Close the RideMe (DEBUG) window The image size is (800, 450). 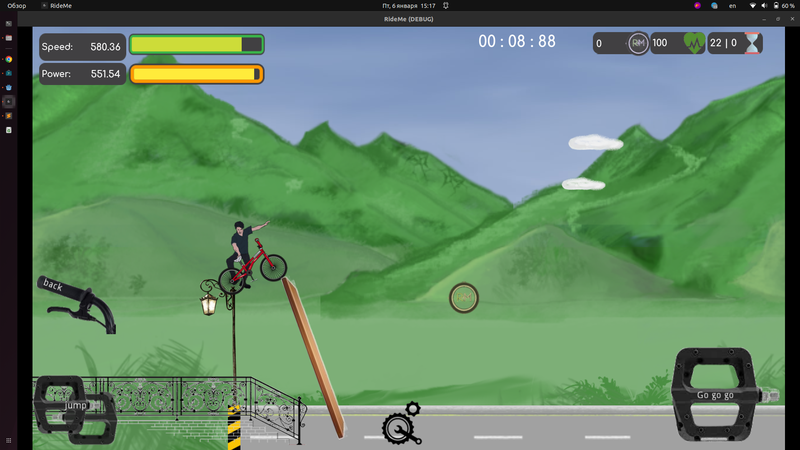tap(790, 19)
